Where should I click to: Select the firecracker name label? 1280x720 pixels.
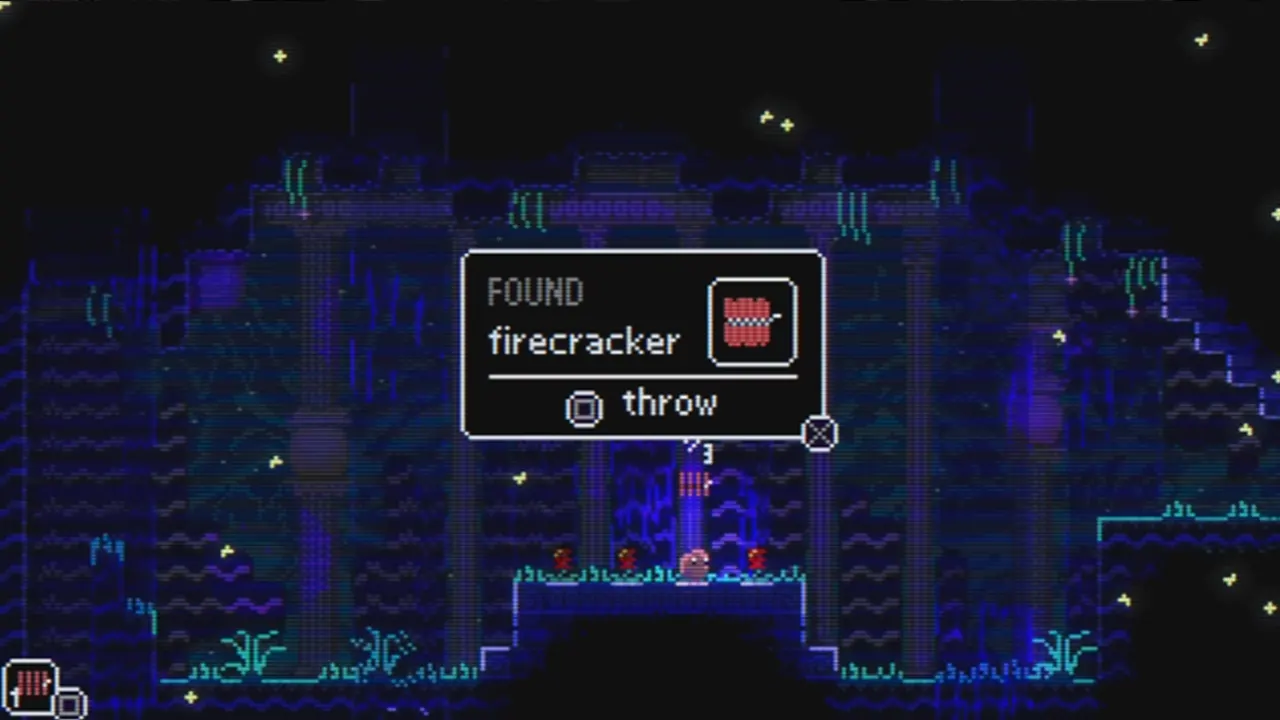(584, 342)
